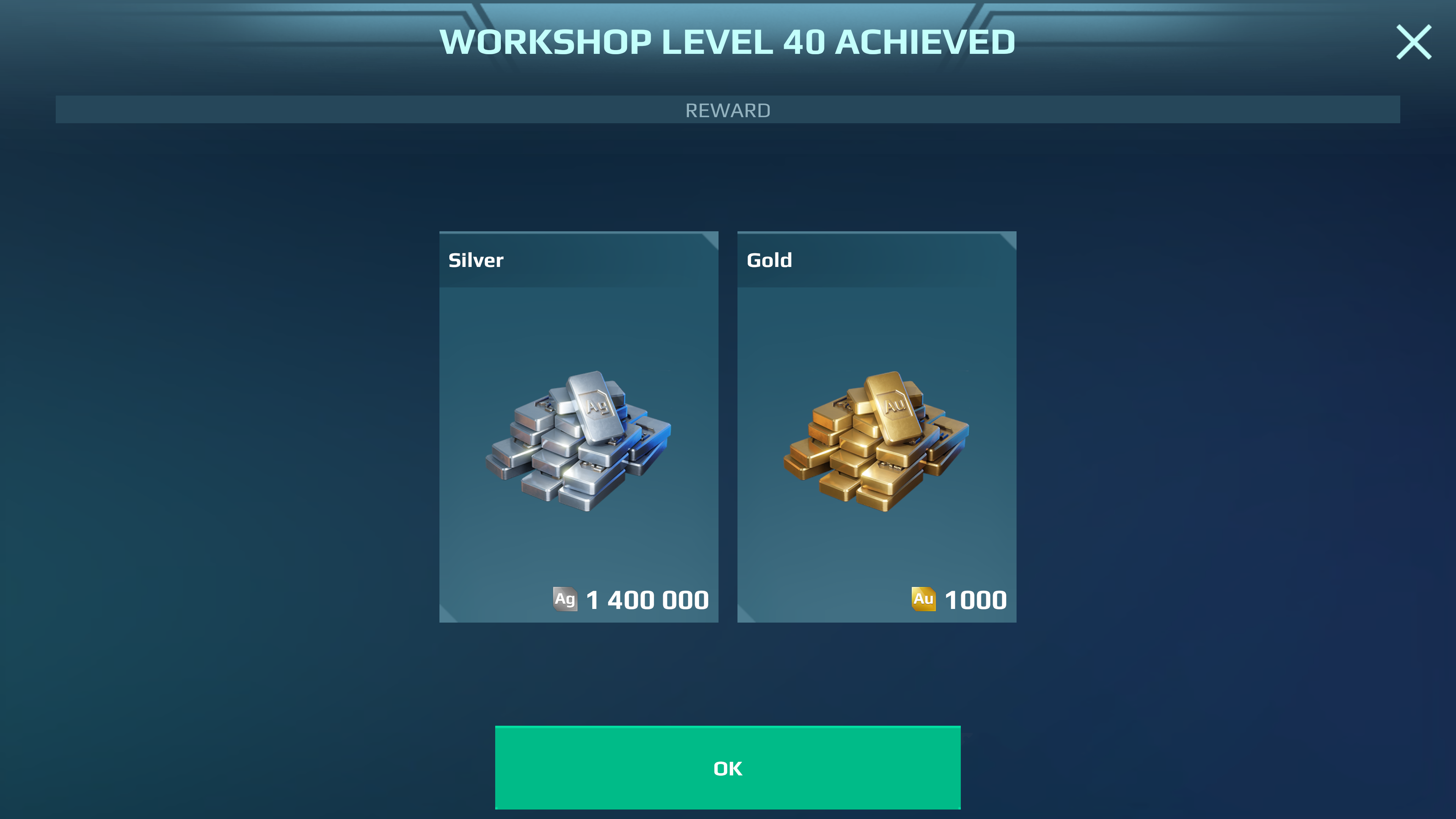Click the Silver card title label
The height and width of the screenshot is (819, 1456).
click(477, 260)
